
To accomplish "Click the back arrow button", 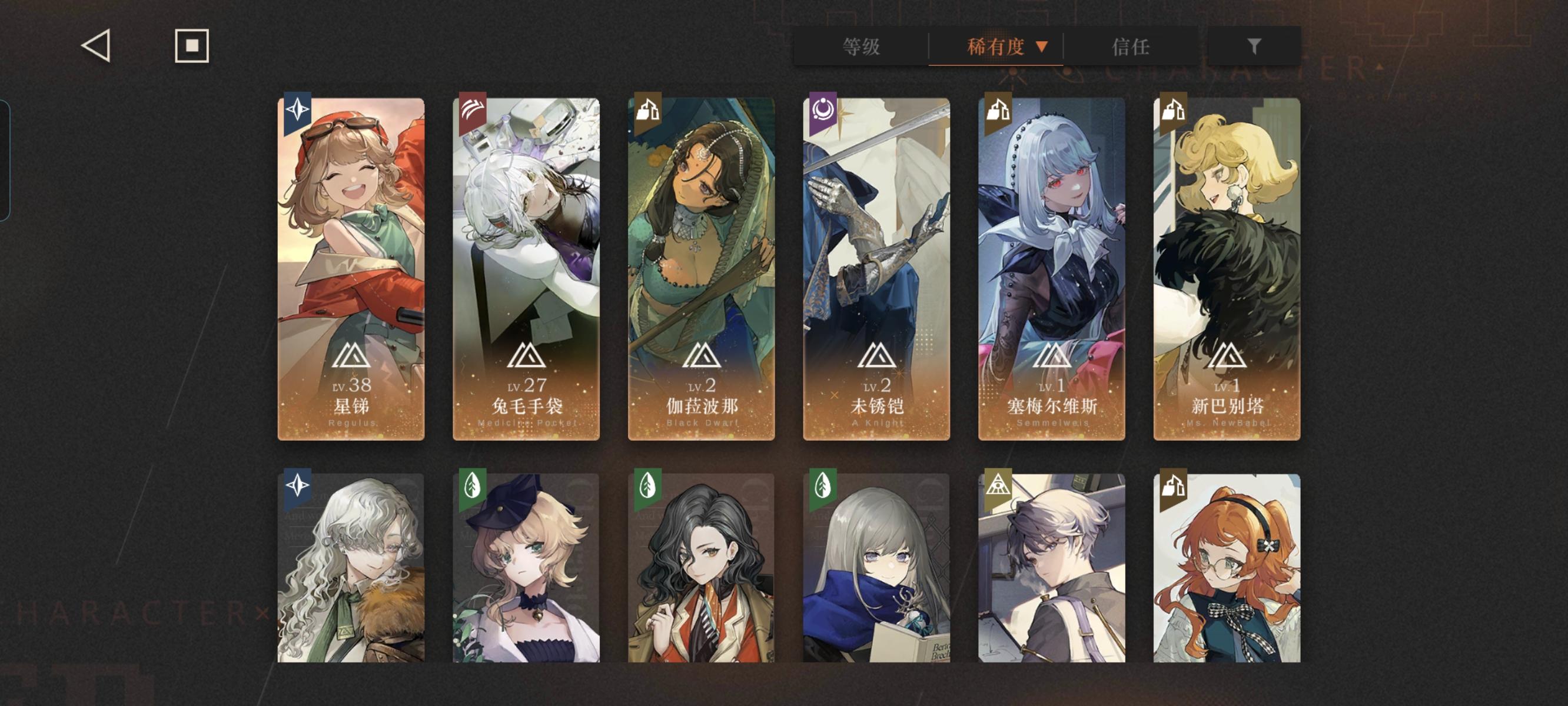I will pyautogui.click(x=97, y=47).
